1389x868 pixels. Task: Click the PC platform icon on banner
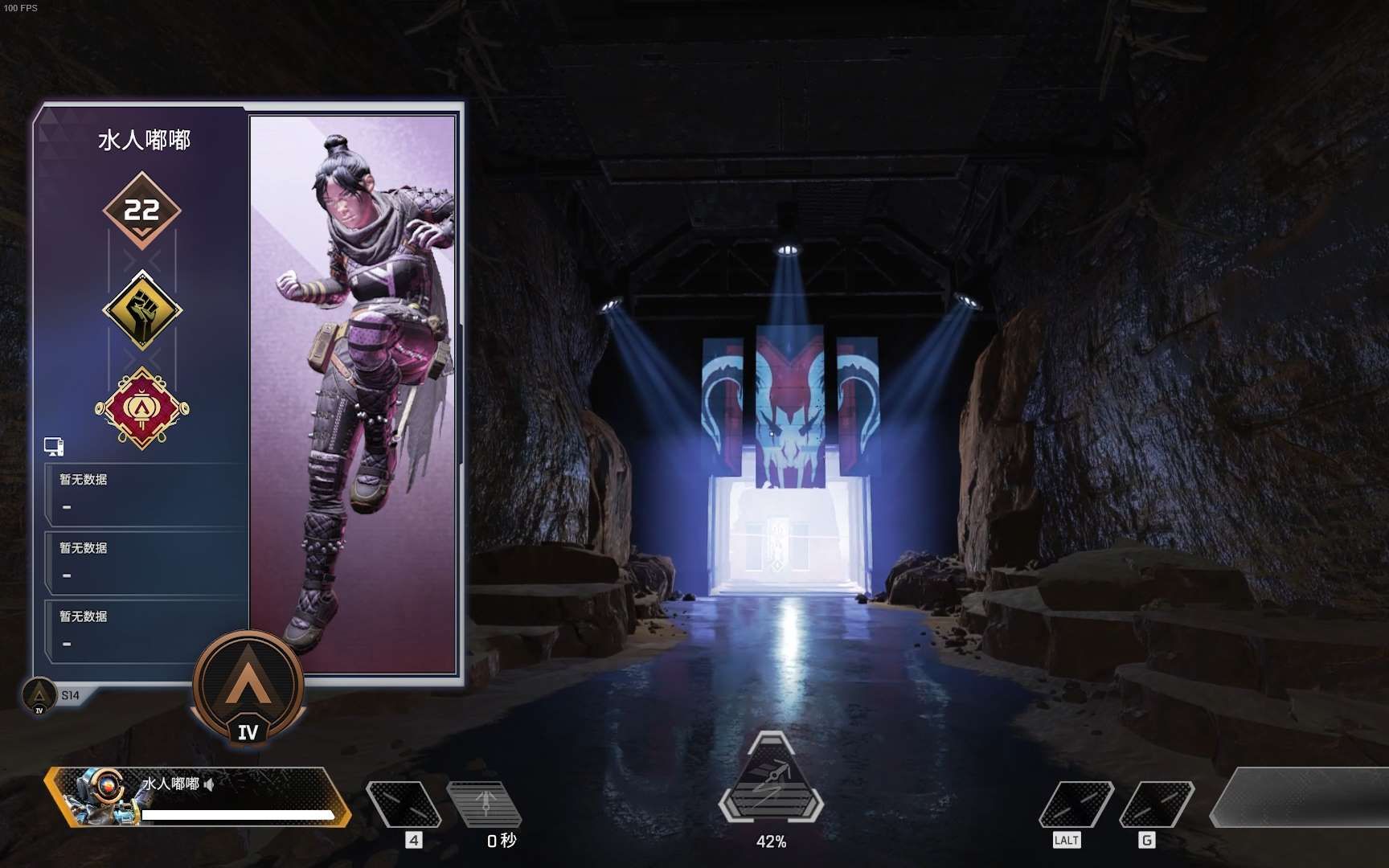[54, 446]
